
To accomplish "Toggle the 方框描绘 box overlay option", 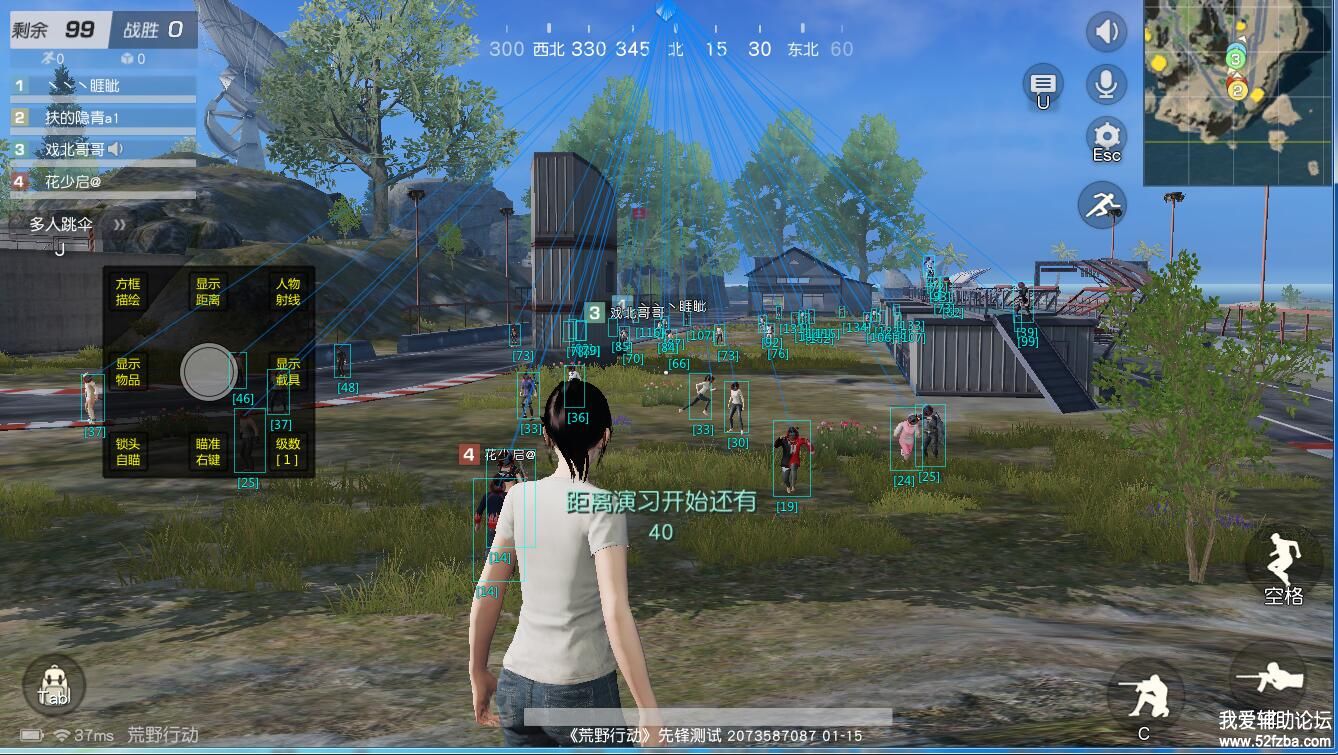I will (128, 292).
